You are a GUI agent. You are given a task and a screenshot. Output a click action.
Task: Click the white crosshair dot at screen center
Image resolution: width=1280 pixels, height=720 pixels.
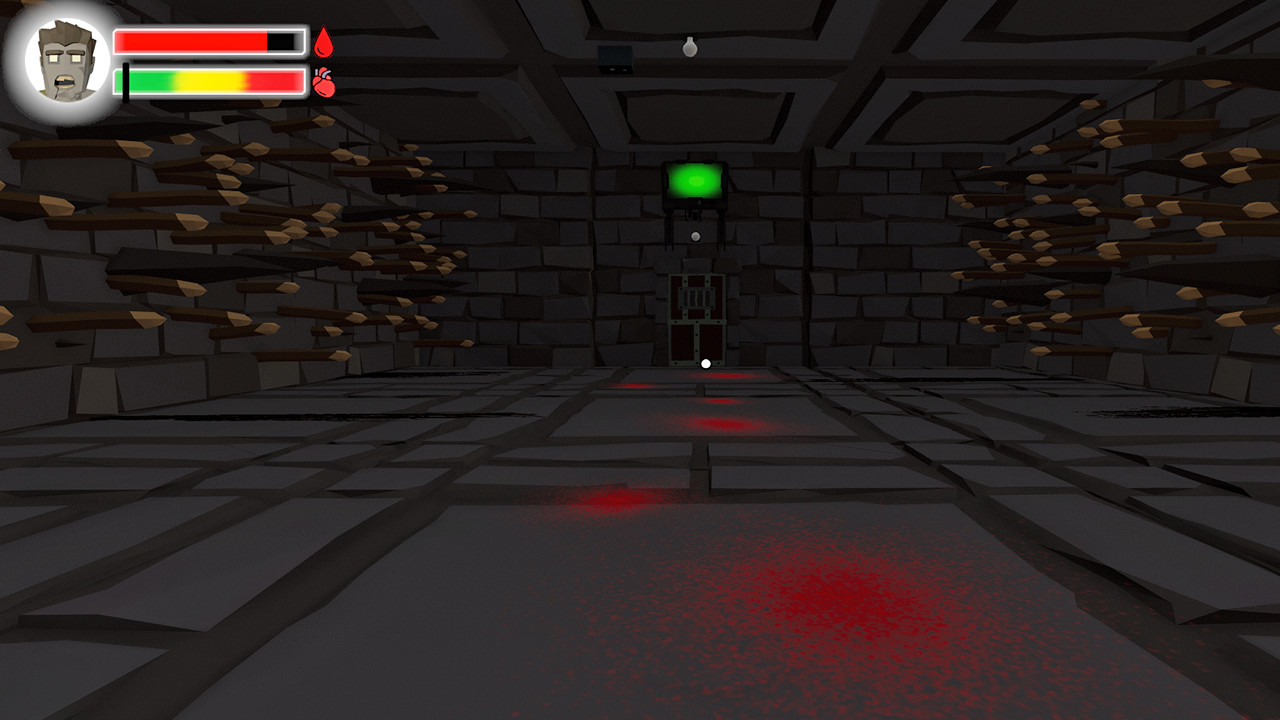(706, 363)
